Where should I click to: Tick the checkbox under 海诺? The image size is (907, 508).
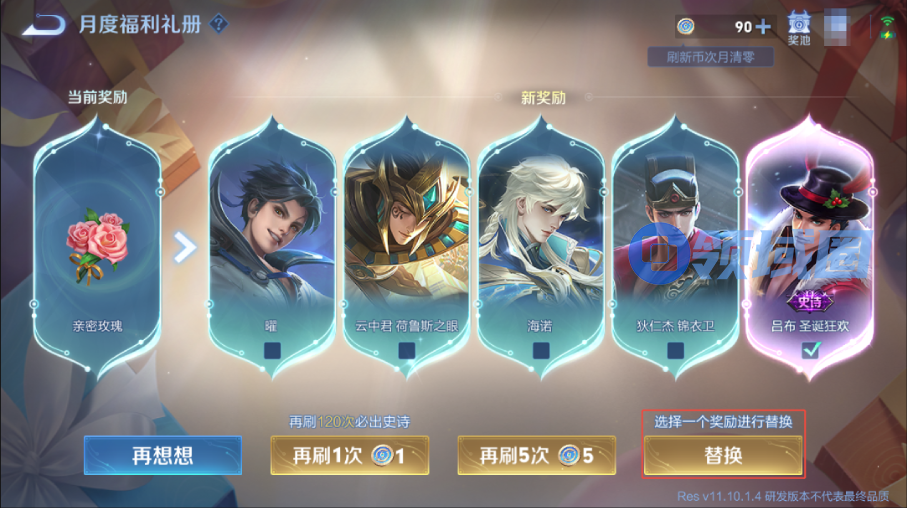[x=541, y=350]
